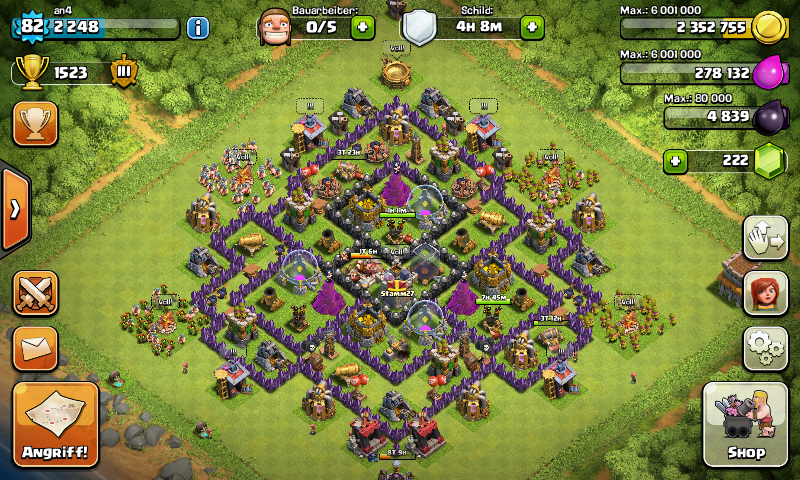Open the gear settings button
This screenshot has height=480, width=800.
(764, 347)
